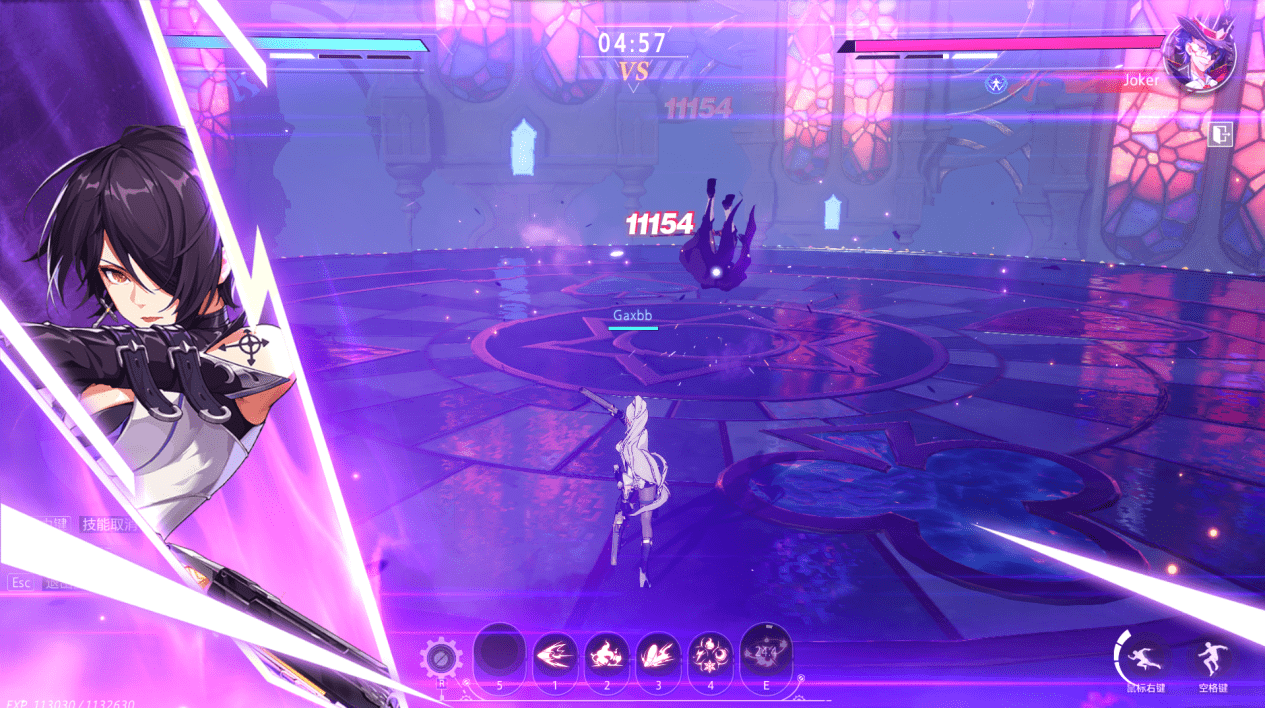Activate the four-element skill in slot 4
1265x708 pixels.
712,656
